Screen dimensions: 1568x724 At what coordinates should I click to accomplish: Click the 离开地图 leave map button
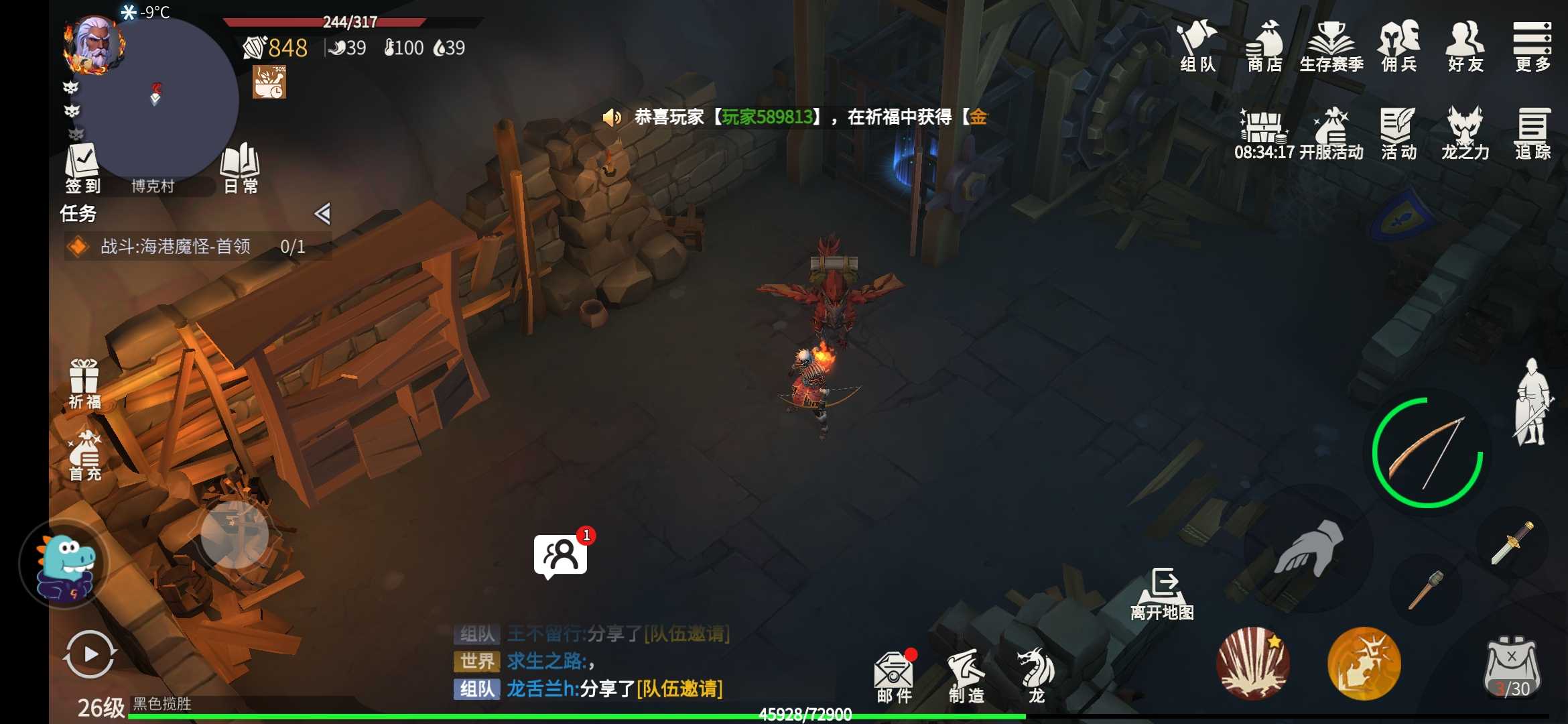(x=1163, y=594)
